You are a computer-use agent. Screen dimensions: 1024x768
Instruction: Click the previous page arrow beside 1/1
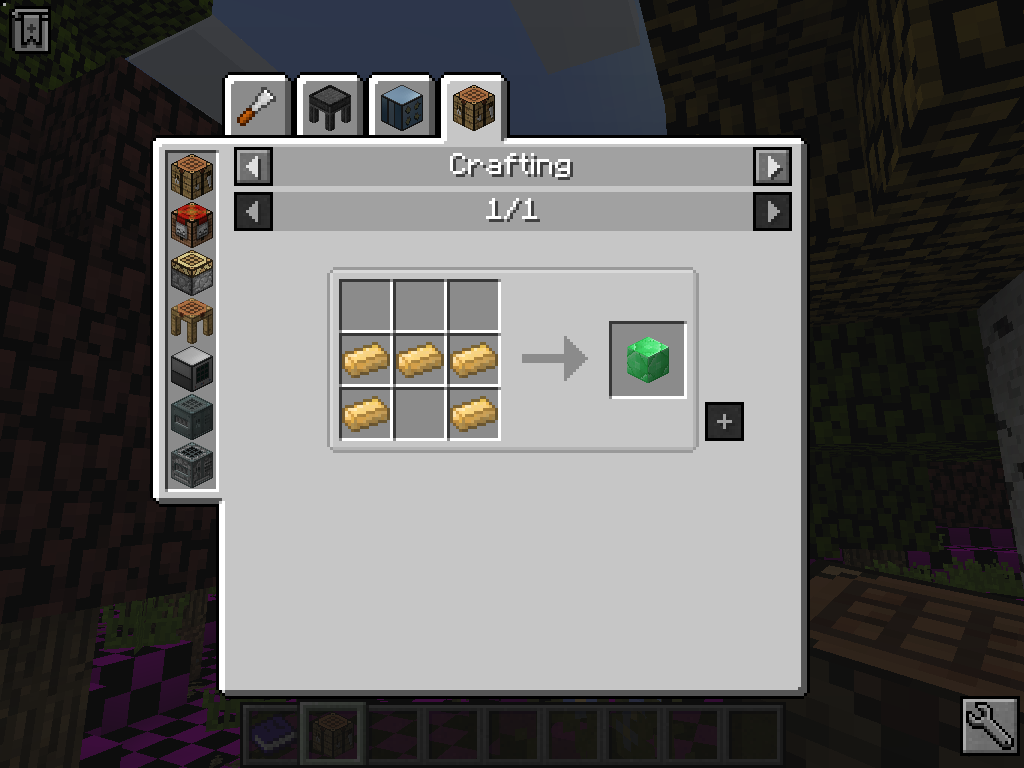[x=253, y=211]
